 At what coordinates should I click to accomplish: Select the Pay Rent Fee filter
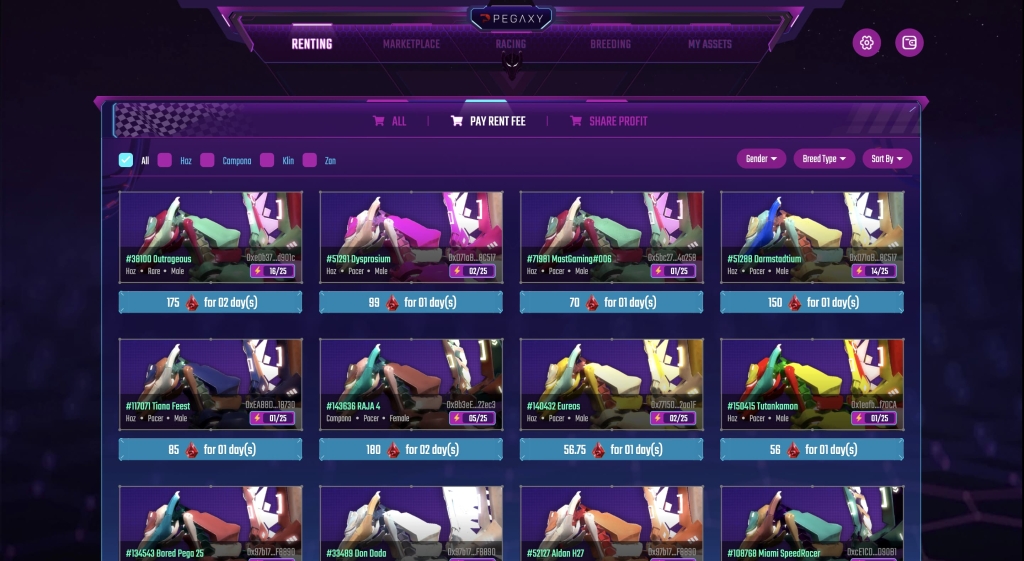pos(488,121)
